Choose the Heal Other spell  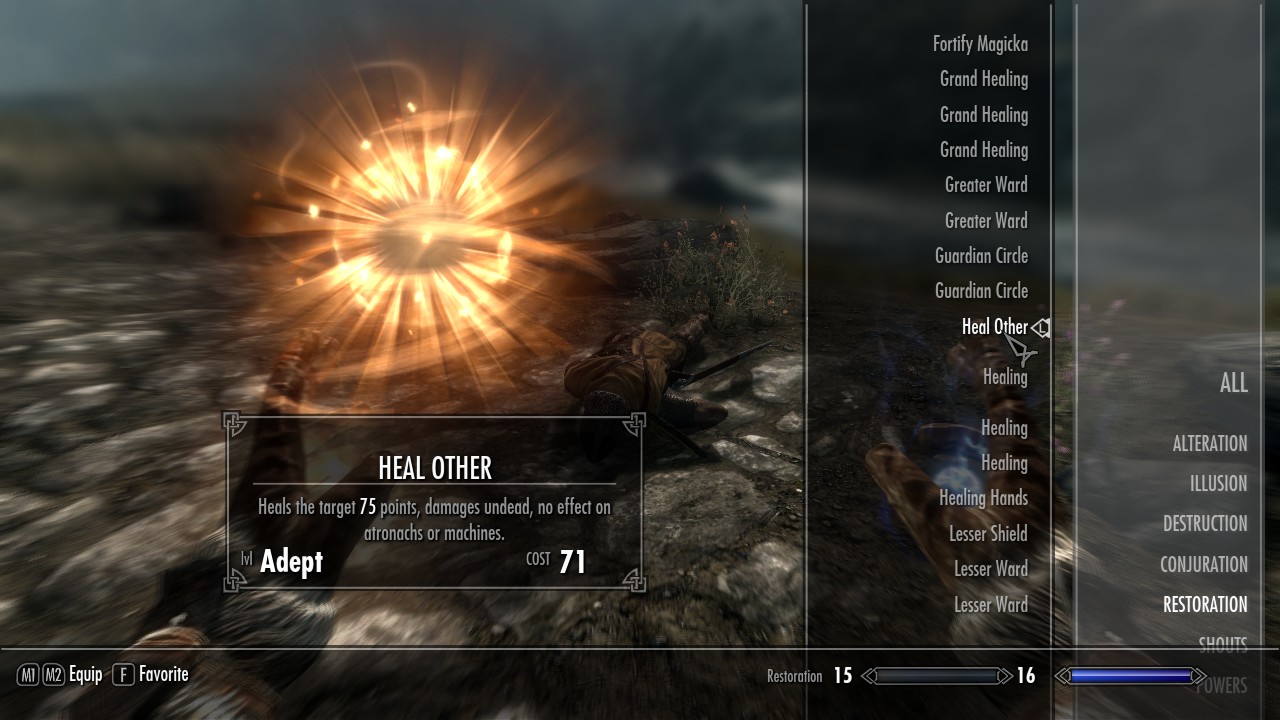pyautogui.click(x=994, y=327)
